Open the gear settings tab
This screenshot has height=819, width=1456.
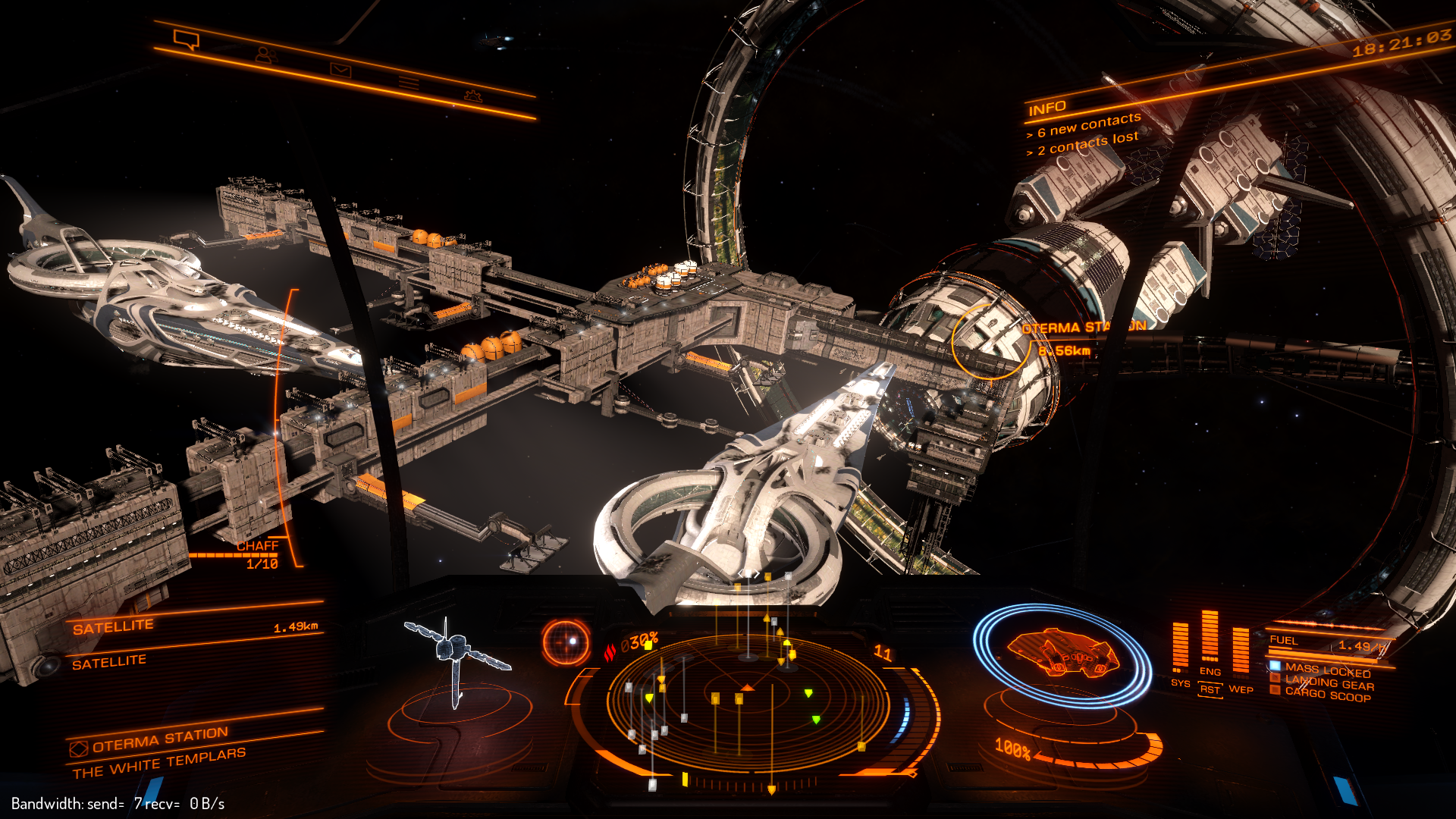473,96
